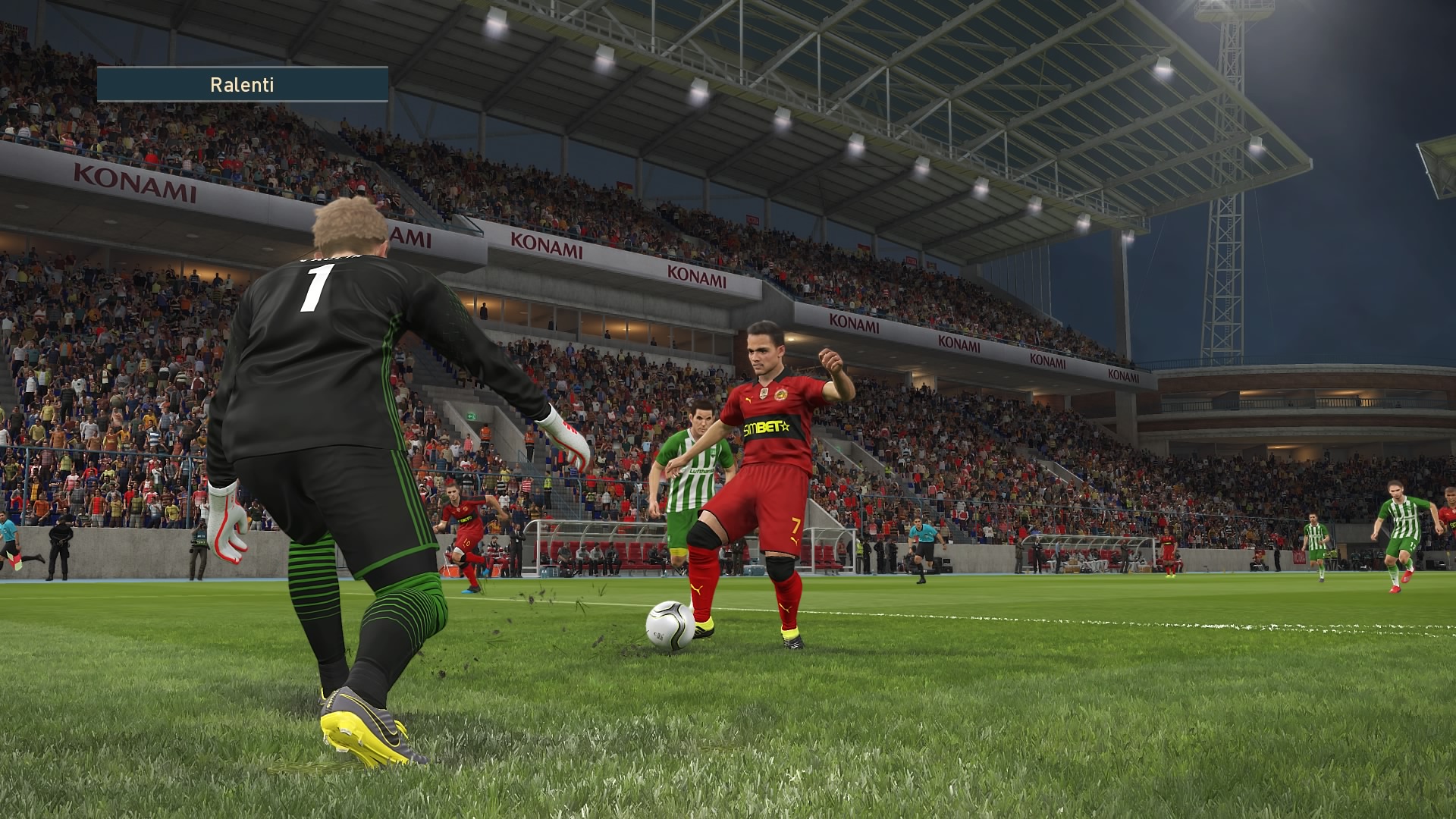Click the Ralenti replay banner
This screenshot has width=1456, height=819.
point(243,84)
